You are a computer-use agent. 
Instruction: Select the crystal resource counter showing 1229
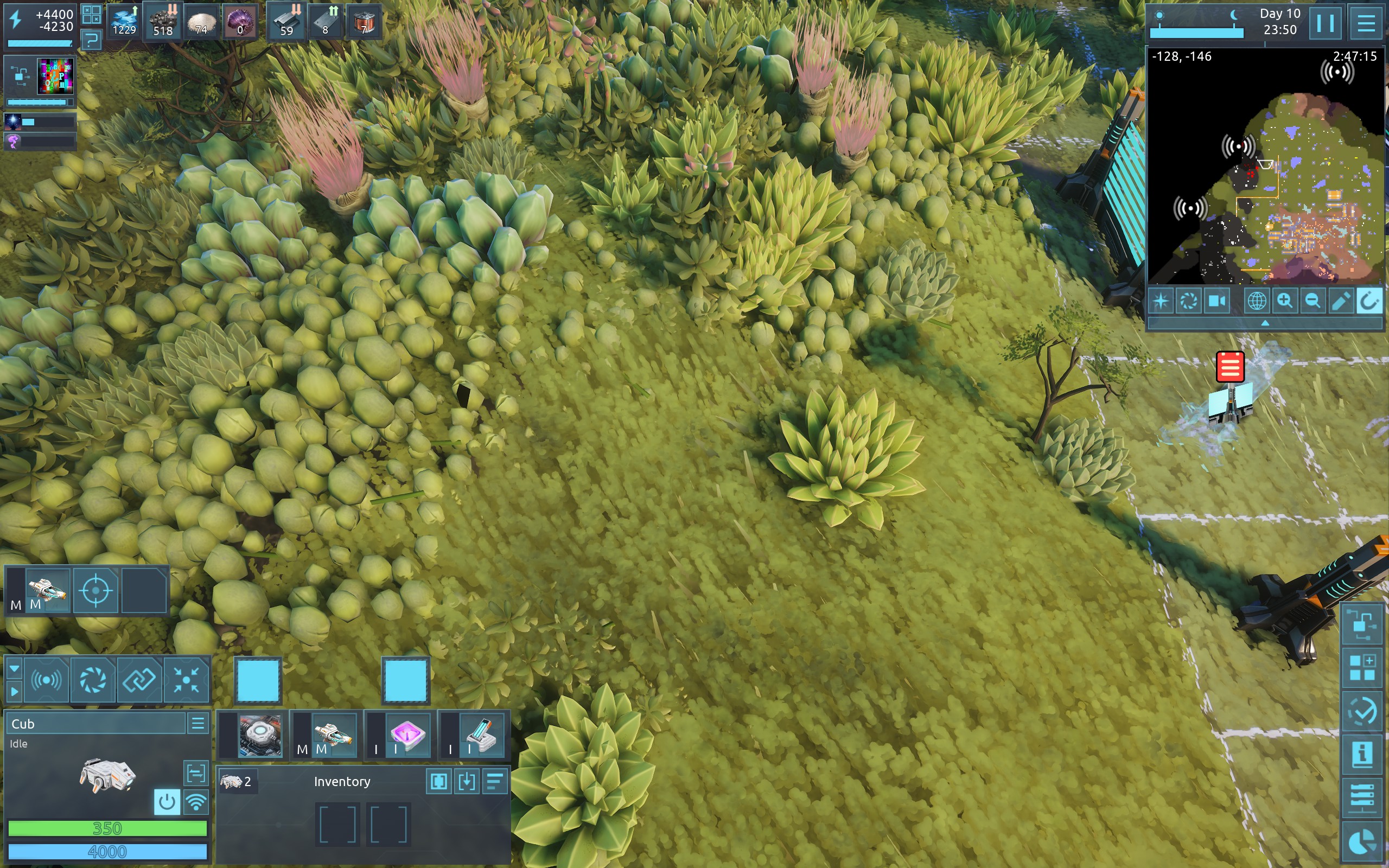[x=124, y=22]
